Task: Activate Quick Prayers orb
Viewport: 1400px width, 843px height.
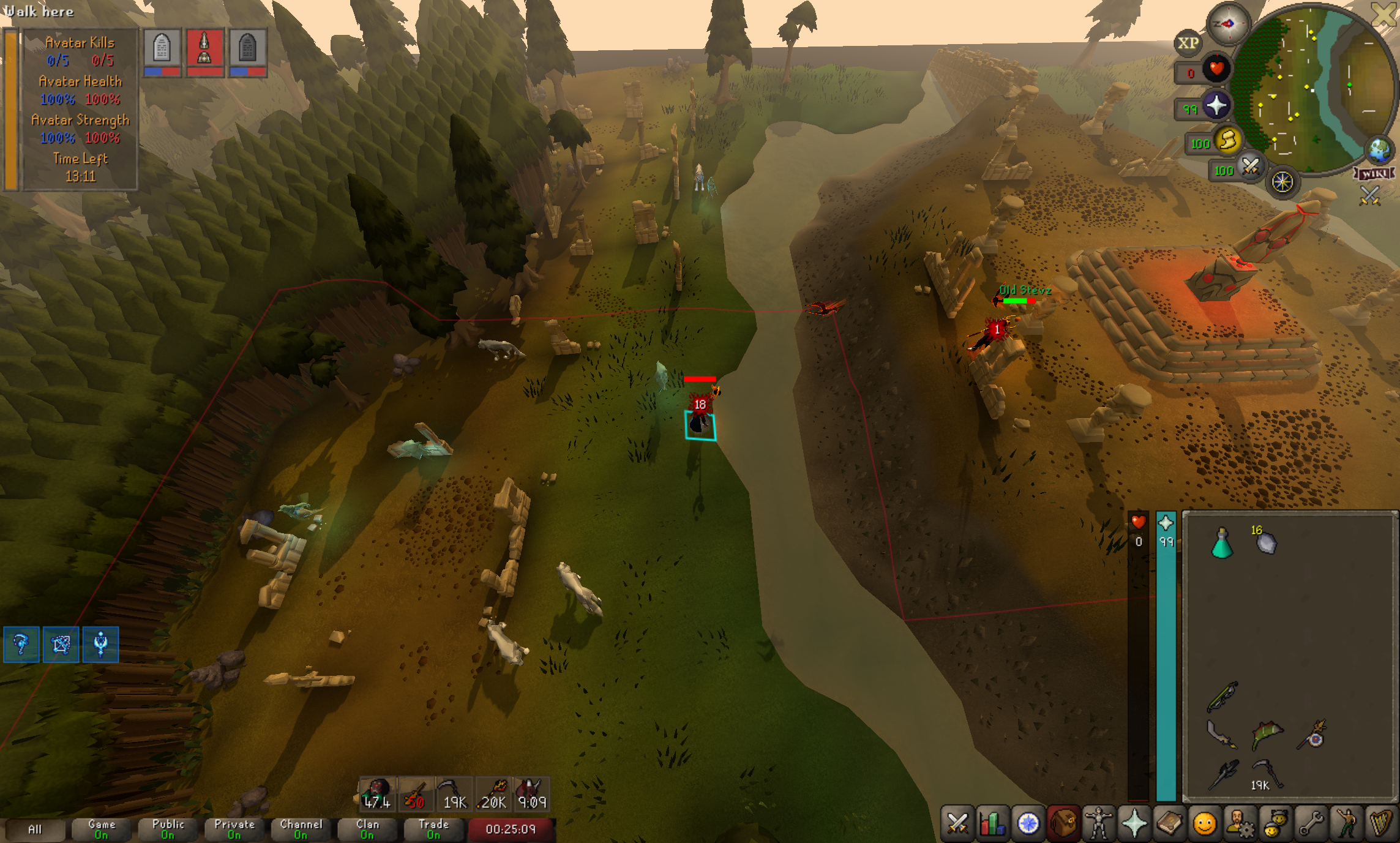Action: [x=1216, y=105]
